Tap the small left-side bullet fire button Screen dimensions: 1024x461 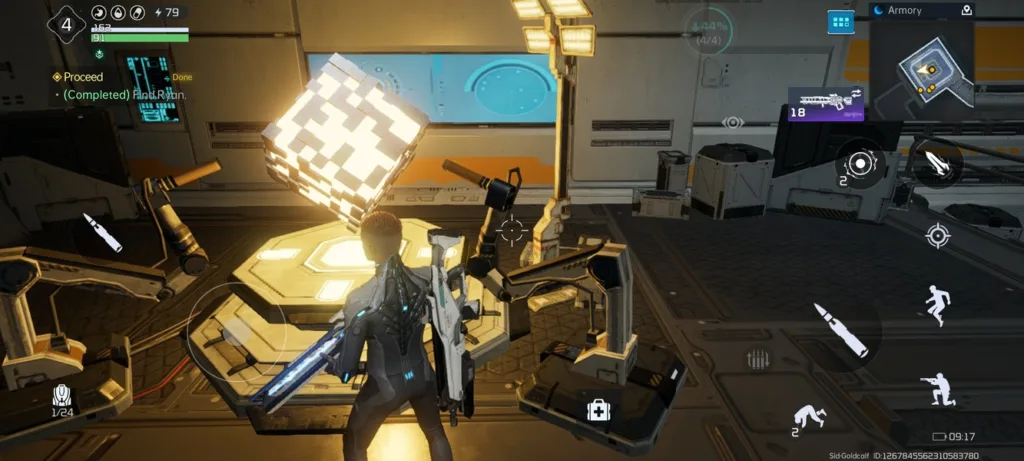click(x=102, y=232)
